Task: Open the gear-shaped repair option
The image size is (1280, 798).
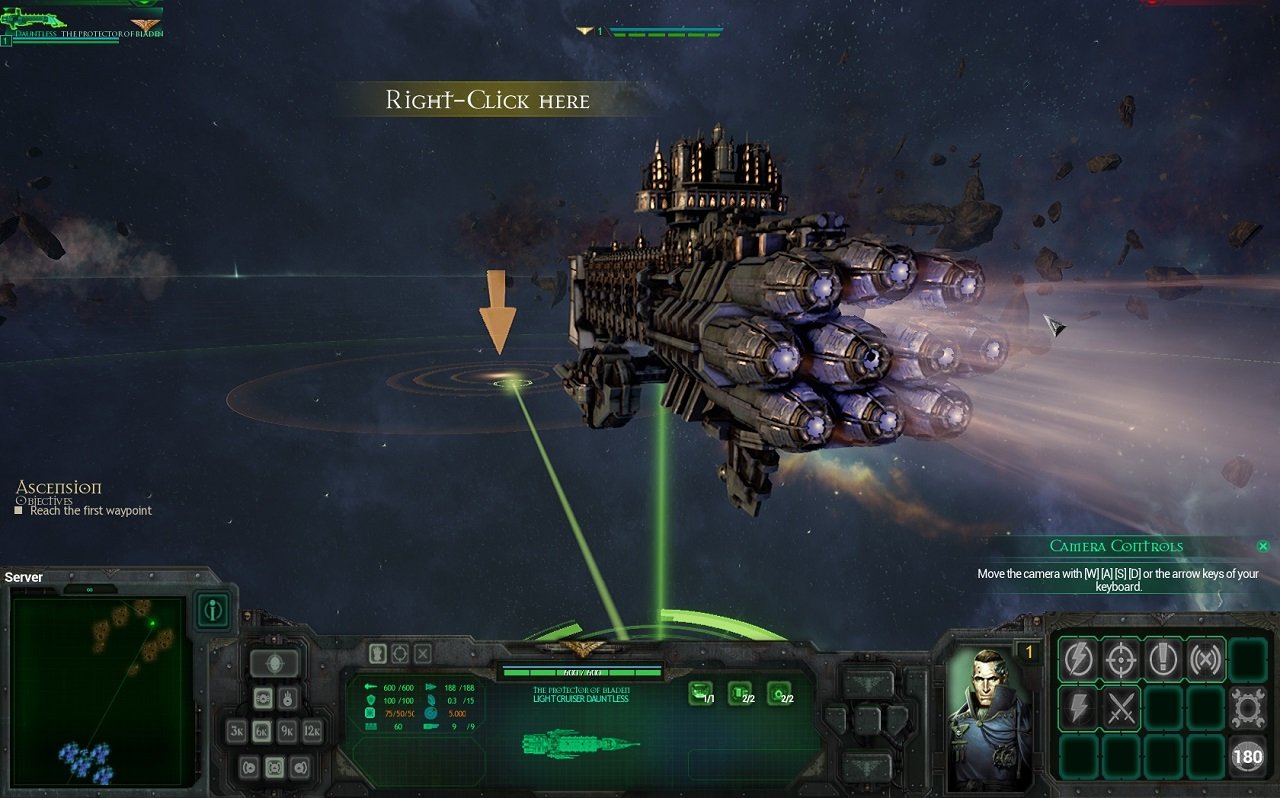Action: coord(1249,707)
